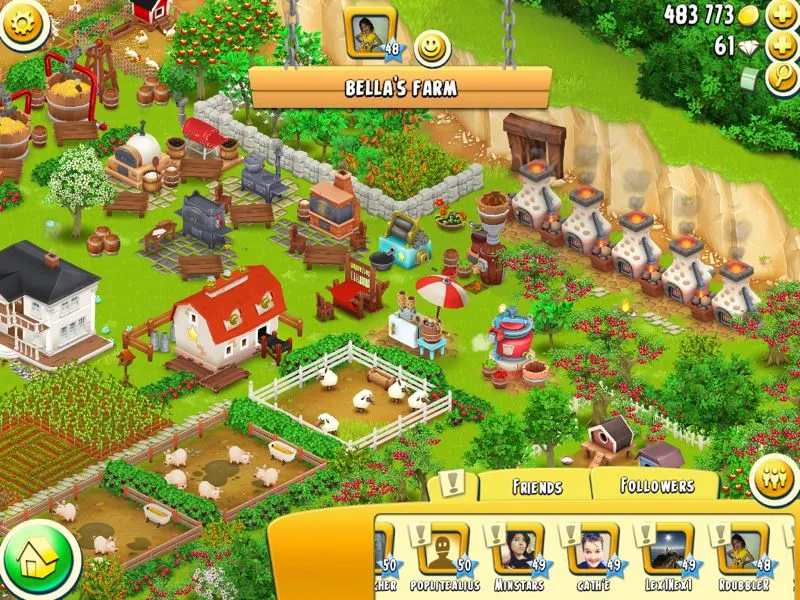Open the settings gear menu

[x=24, y=22]
